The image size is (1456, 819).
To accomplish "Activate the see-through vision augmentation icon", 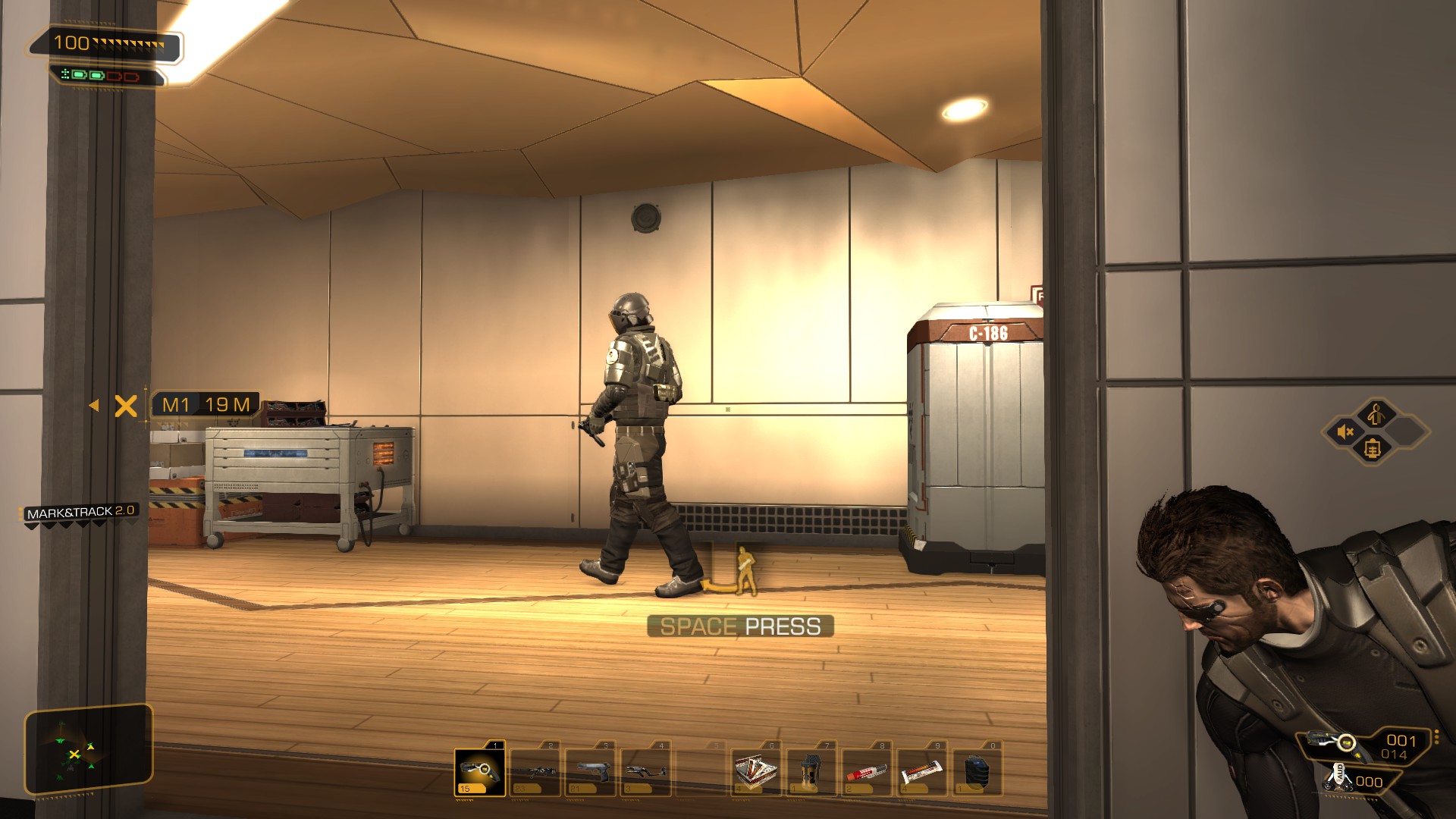I will coord(1372,449).
